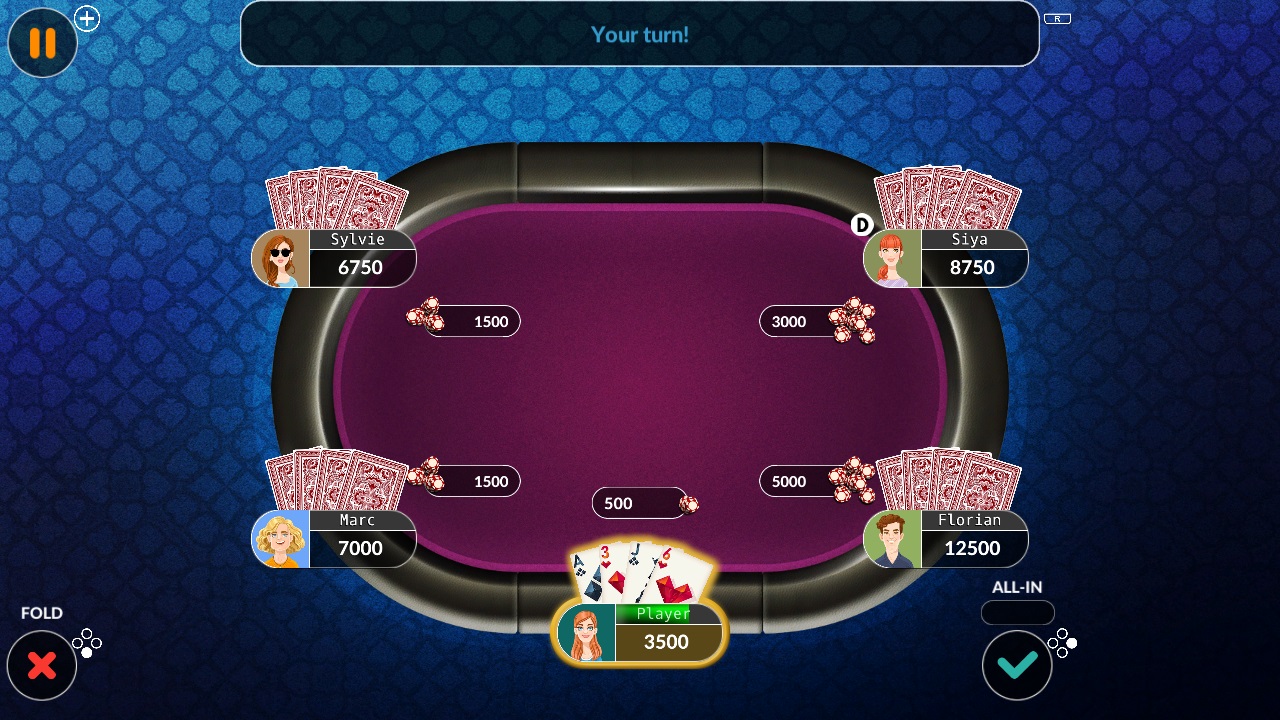This screenshot has height=720, width=1280.
Task: Click the 'R' shoulder button hint
Action: tap(1057, 17)
